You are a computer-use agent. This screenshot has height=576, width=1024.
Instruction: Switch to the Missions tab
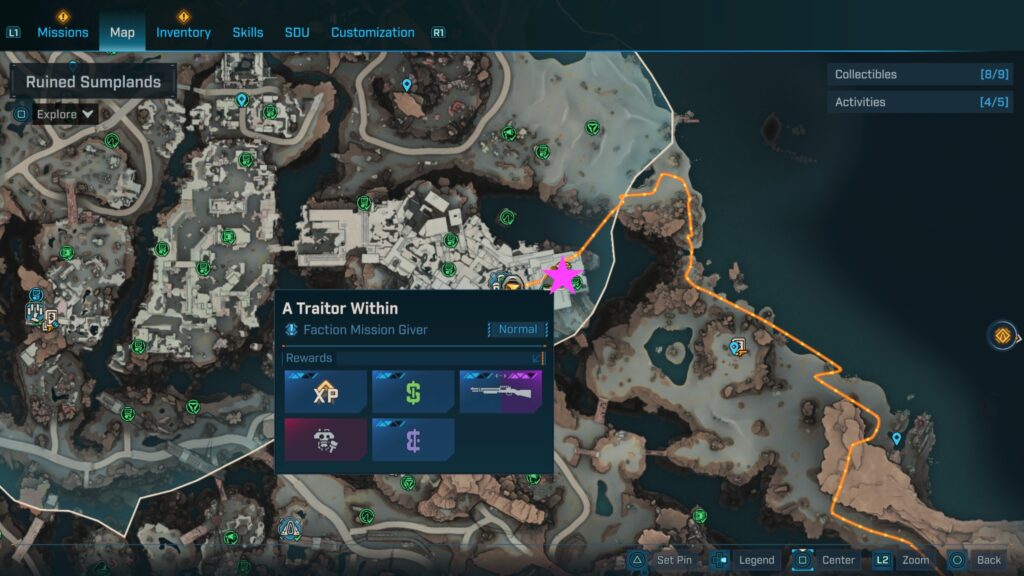click(64, 32)
